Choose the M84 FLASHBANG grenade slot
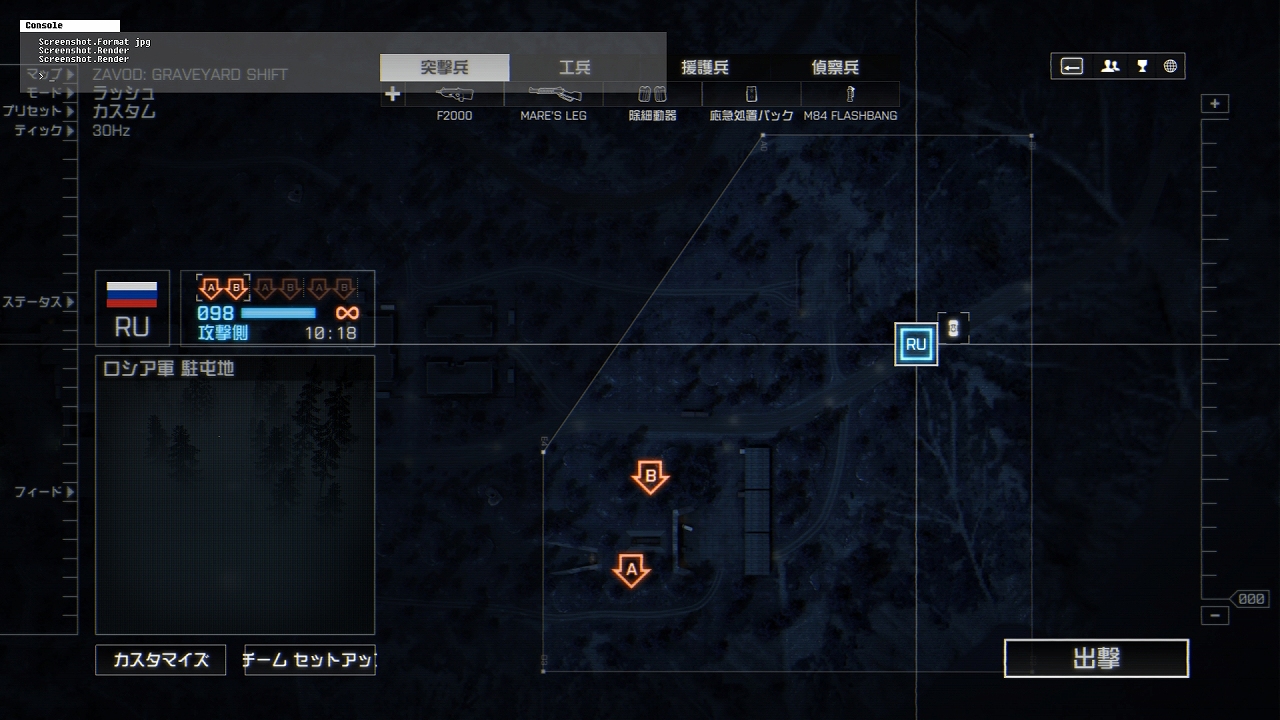Screen dimensions: 1280x720 point(850,95)
